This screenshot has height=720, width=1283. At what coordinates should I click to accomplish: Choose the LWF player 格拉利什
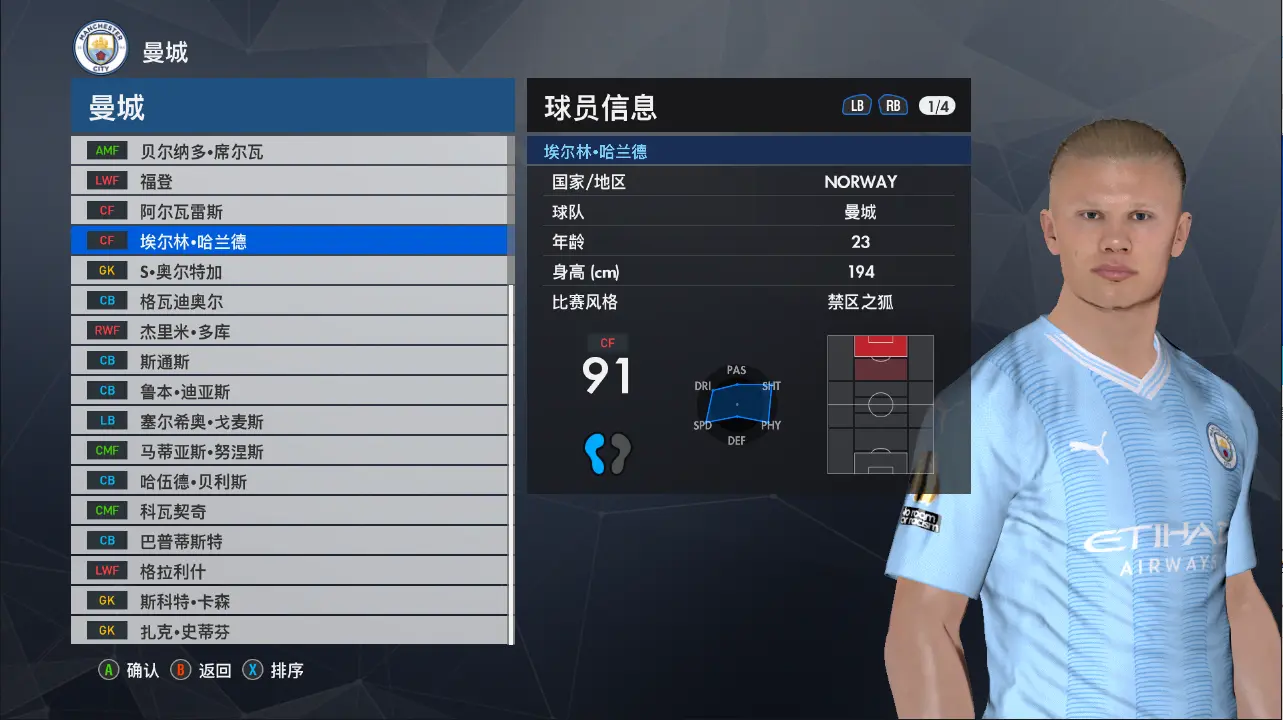(x=289, y=571)
